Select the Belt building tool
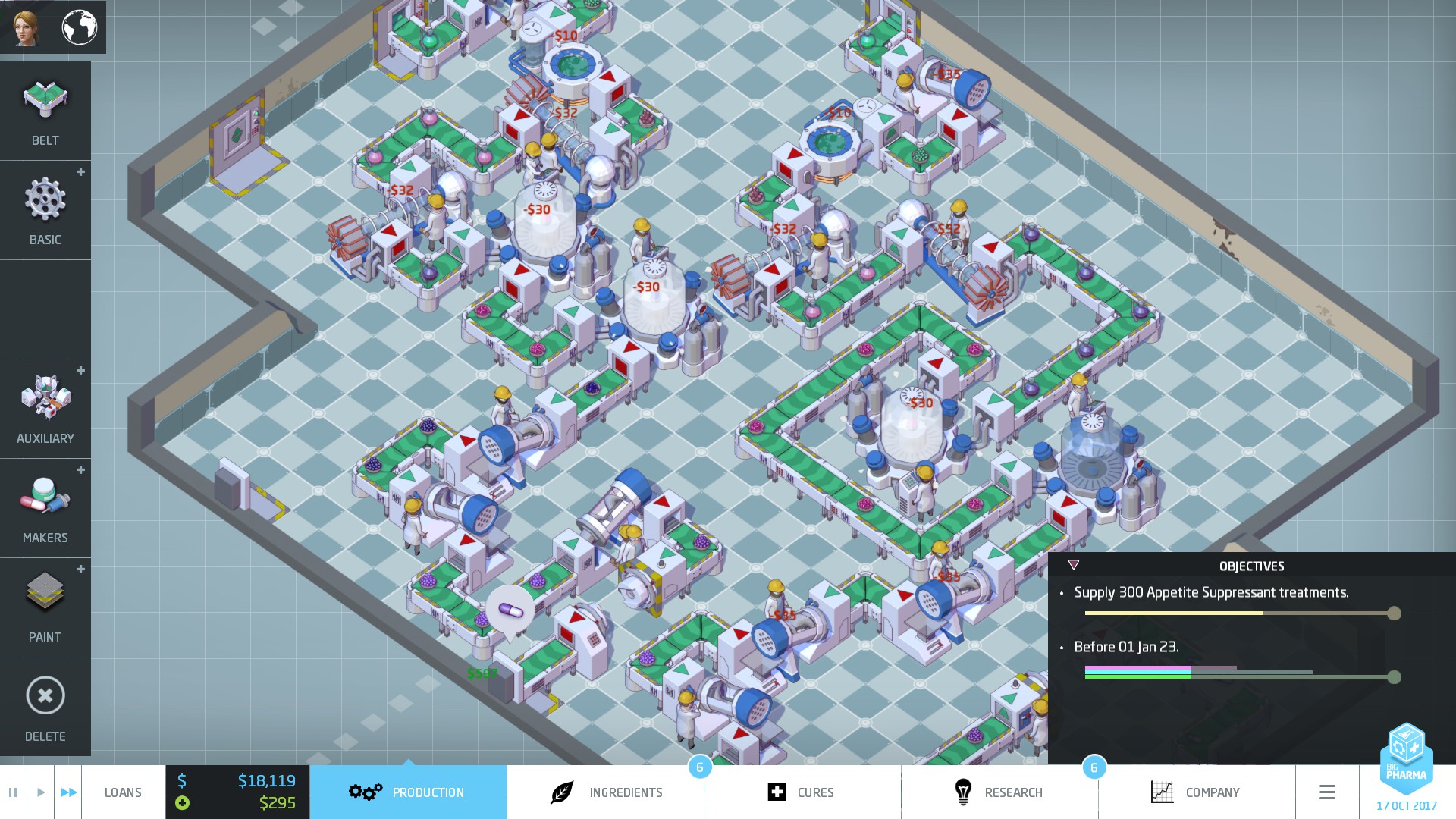This screenshot has height=819, width=1456. click(45, 111)
